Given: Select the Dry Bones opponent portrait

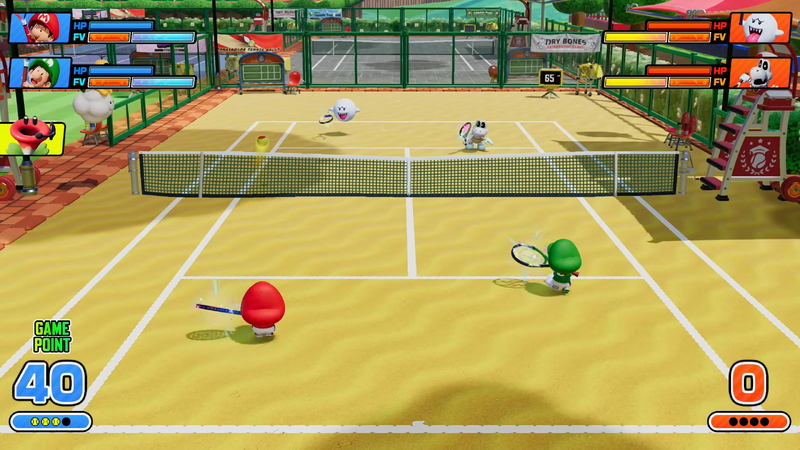Looking at the screenshot, I should click(759, 73).
